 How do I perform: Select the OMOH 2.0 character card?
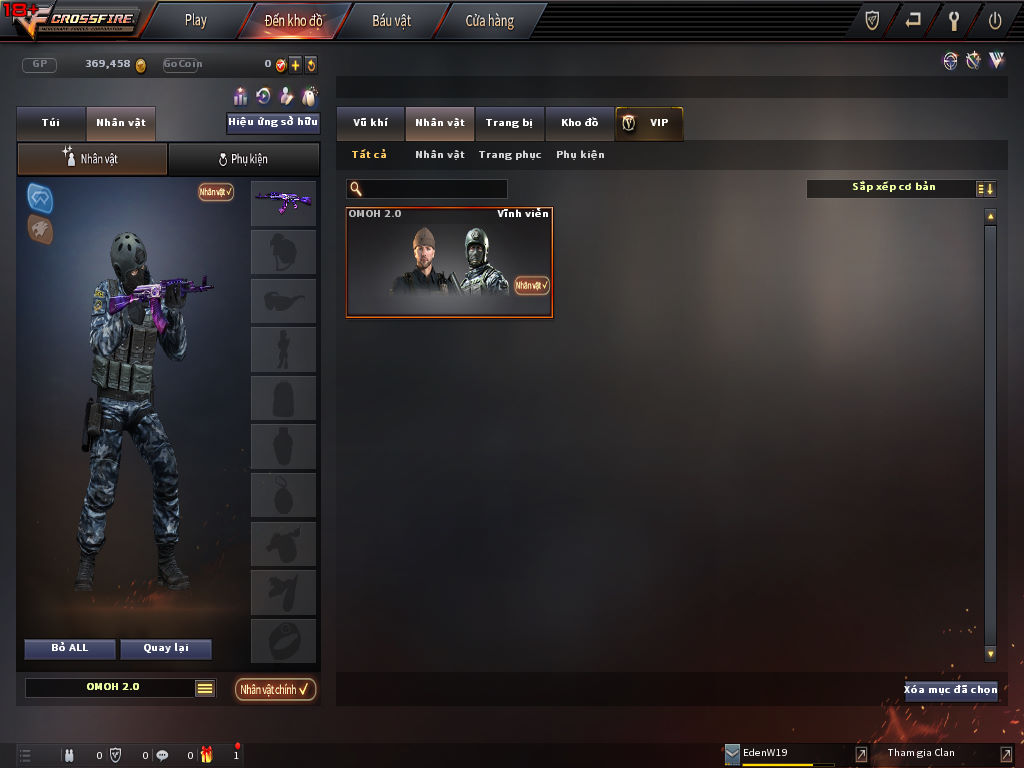[x=449, y=262]
